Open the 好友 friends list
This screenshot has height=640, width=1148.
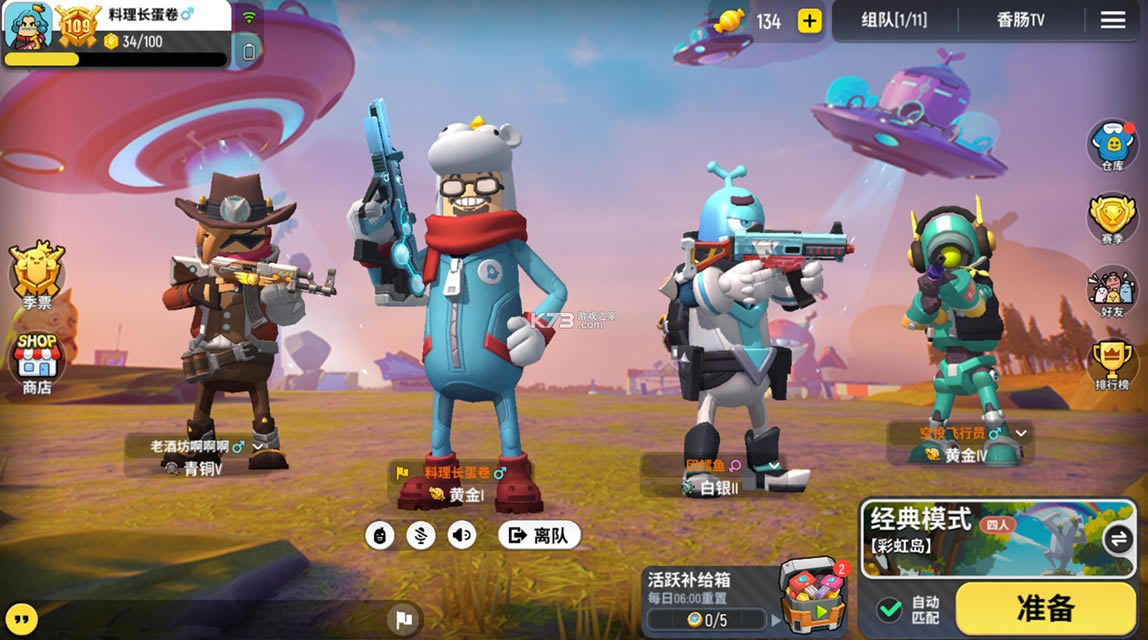(1112, 292)
